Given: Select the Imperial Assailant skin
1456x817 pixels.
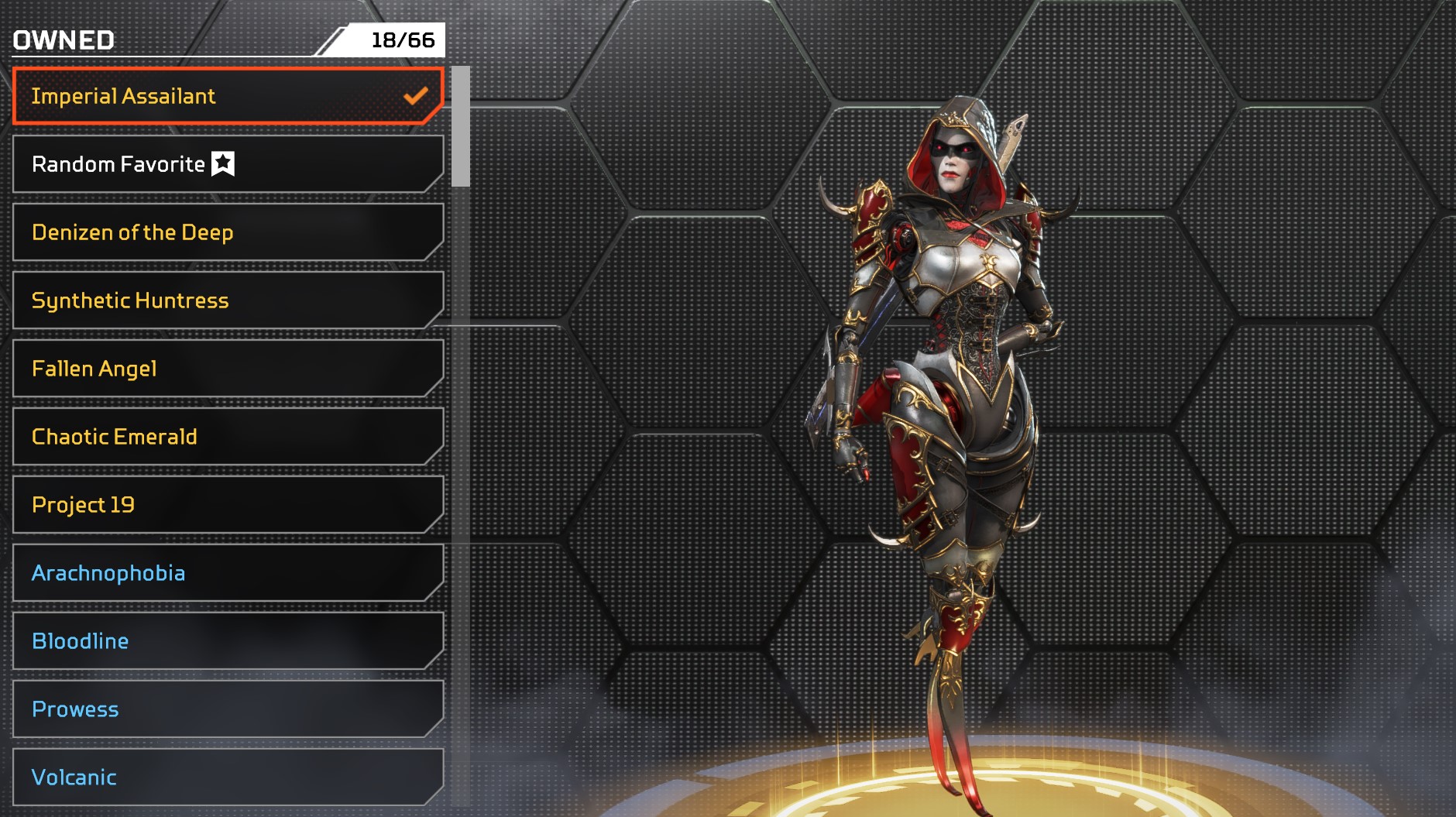Looking at the screenshot, I should coord(228,96).
